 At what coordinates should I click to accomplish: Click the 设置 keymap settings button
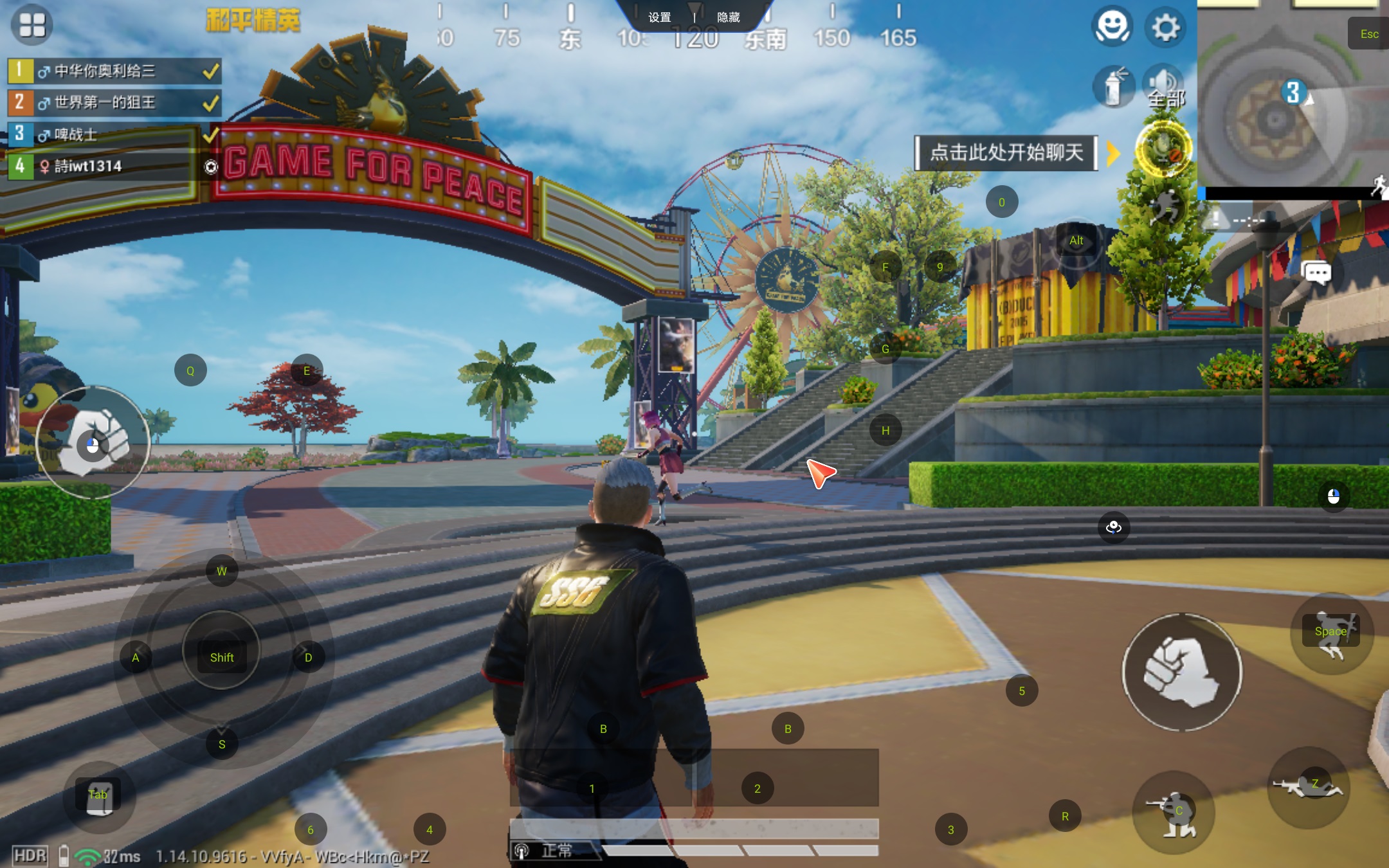pos(659,17)
